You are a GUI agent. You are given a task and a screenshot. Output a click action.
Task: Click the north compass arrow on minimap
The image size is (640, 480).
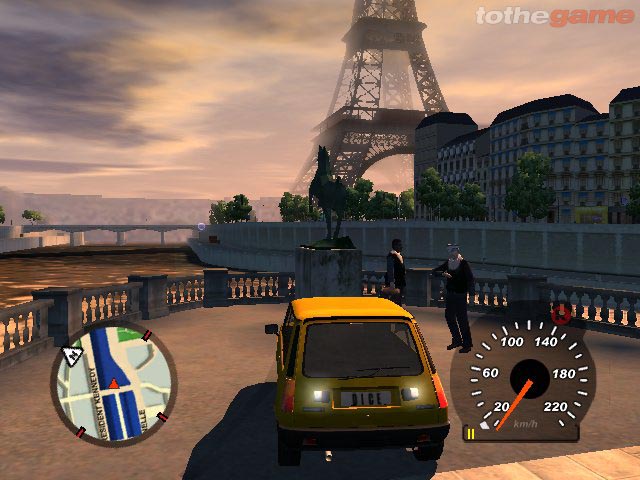72,354
